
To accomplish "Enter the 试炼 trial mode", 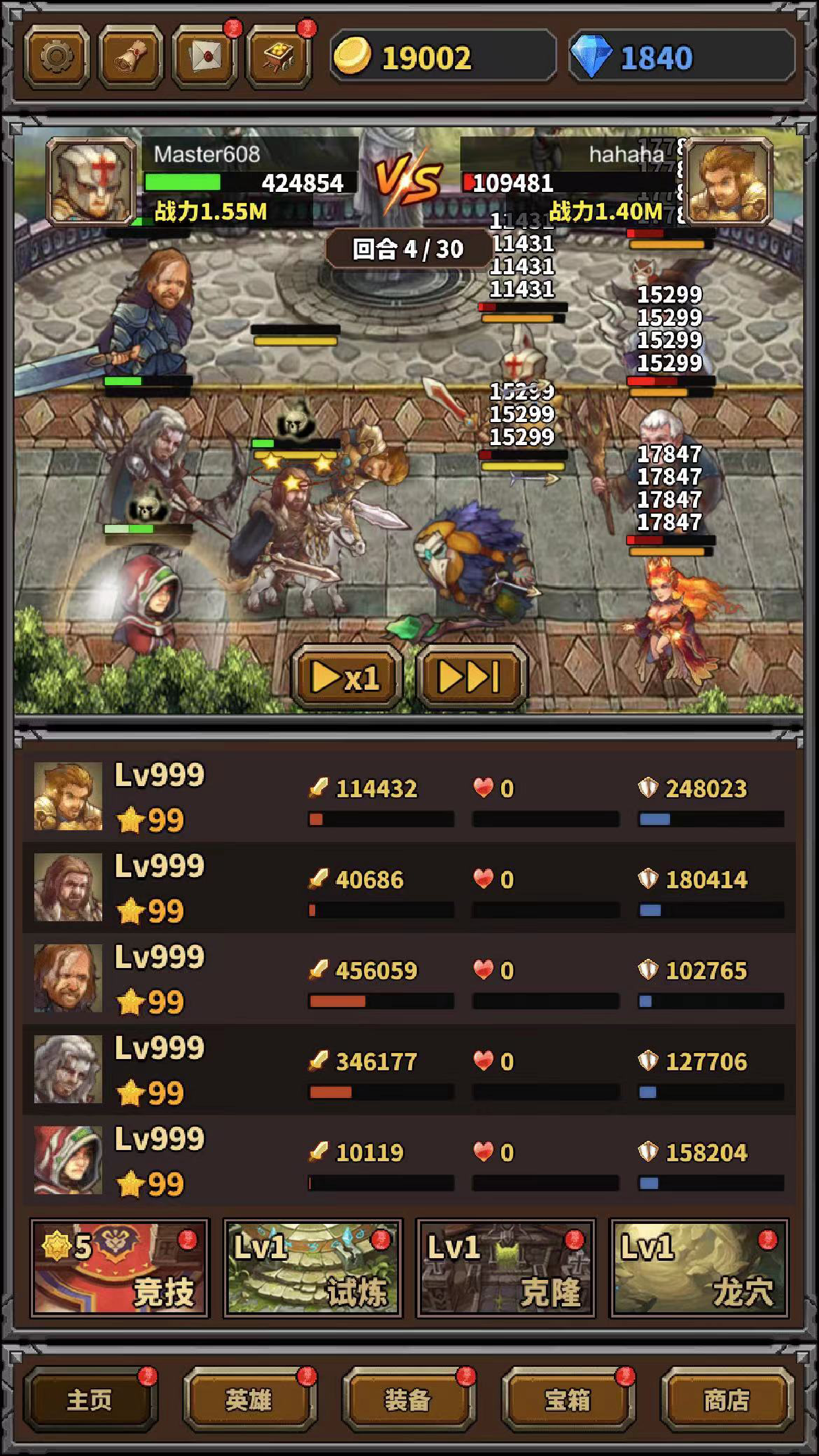I will pos(313,1267).
